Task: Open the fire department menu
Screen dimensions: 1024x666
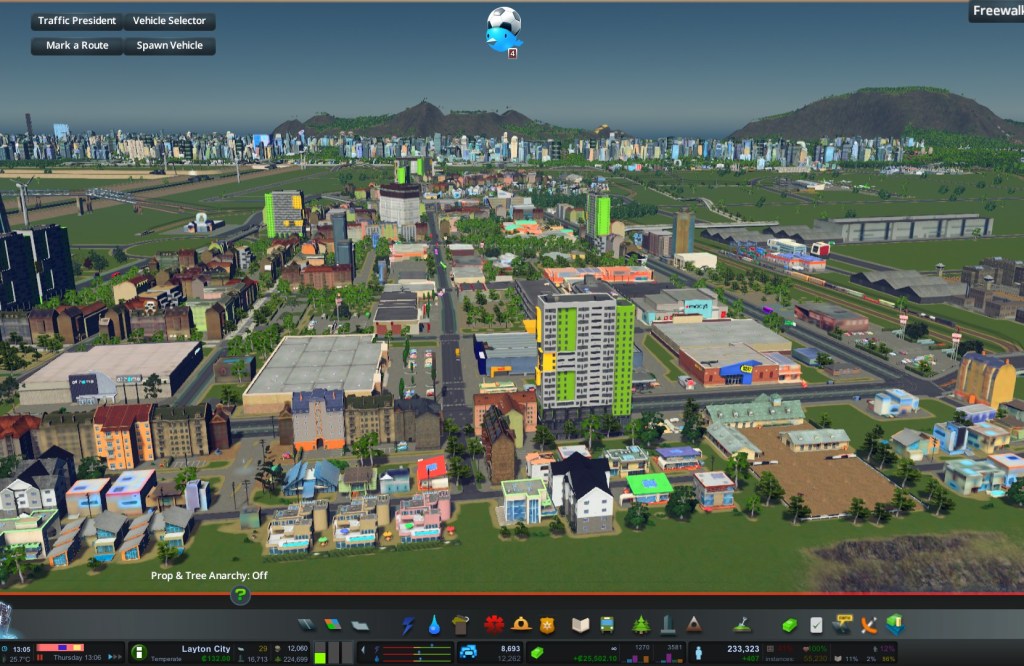Action: (520, 625)
